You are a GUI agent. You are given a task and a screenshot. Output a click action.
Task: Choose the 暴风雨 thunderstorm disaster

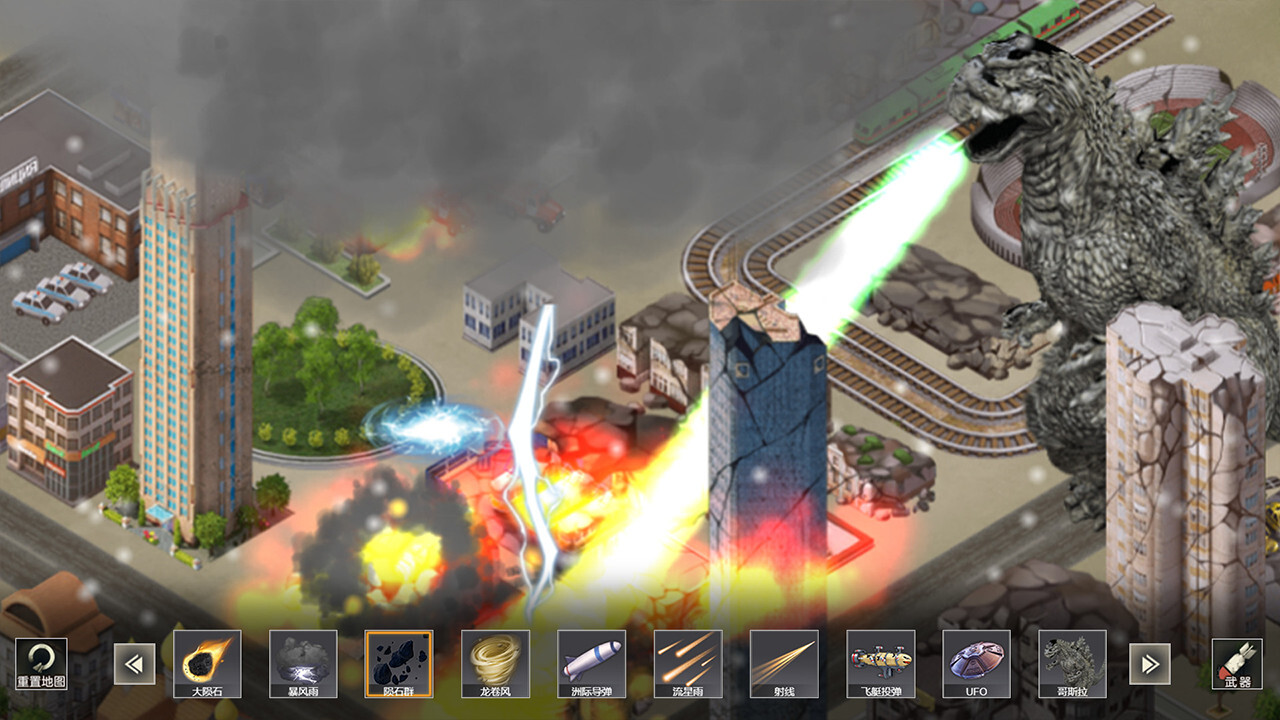coord(303,663)
